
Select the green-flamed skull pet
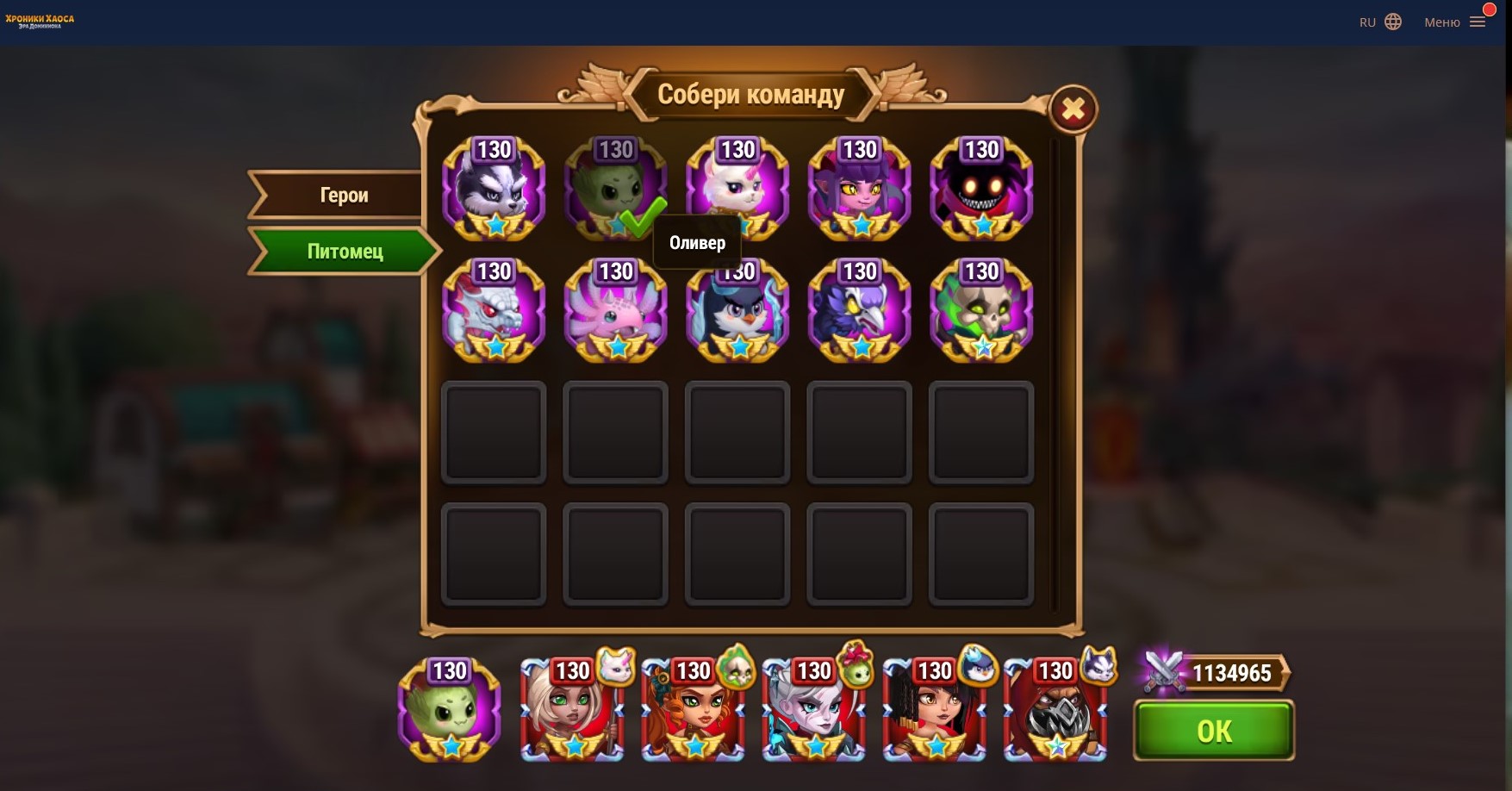pos(981,311)
